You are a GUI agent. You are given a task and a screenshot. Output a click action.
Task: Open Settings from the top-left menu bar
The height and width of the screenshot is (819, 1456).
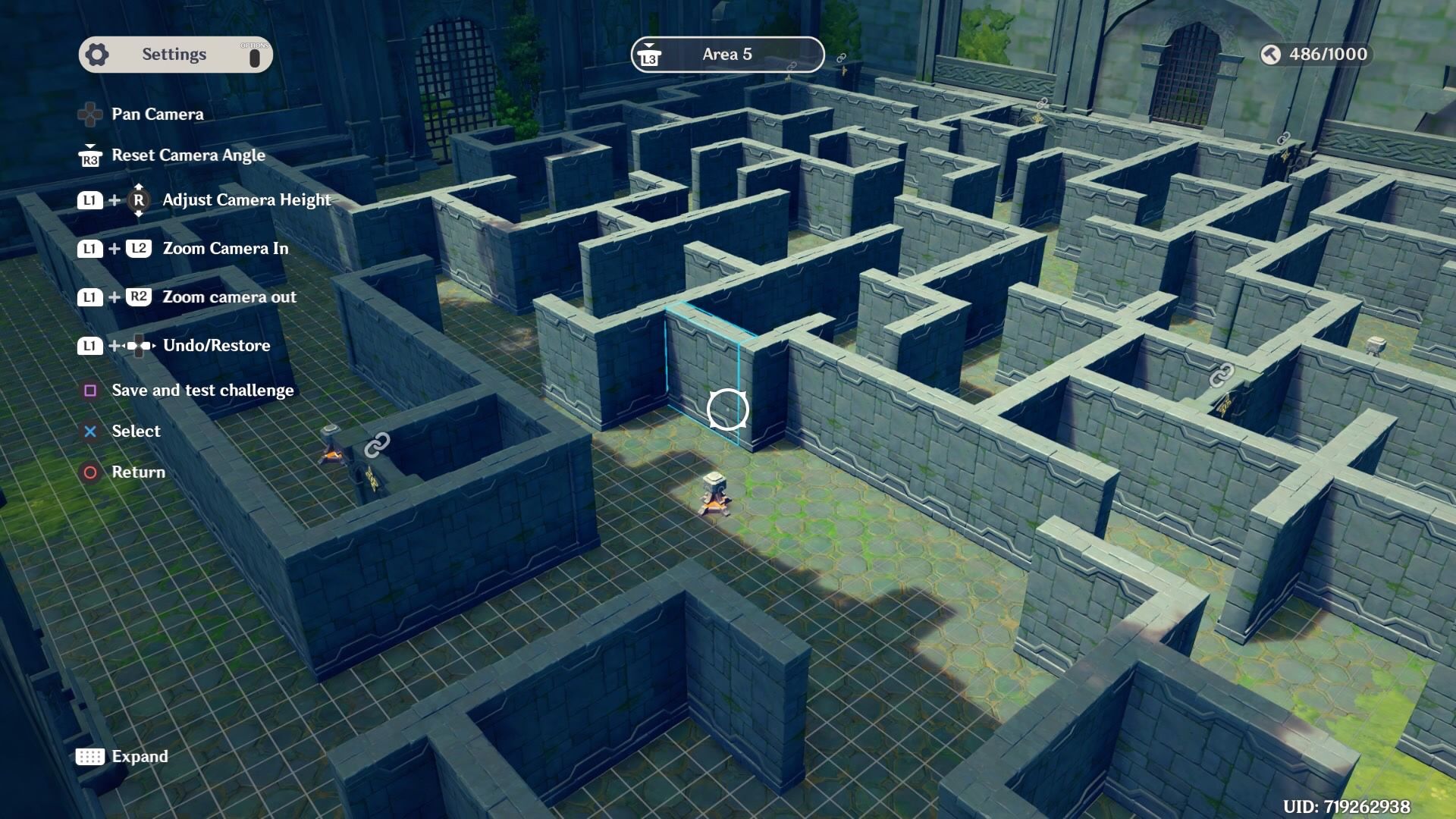point(174,53)
